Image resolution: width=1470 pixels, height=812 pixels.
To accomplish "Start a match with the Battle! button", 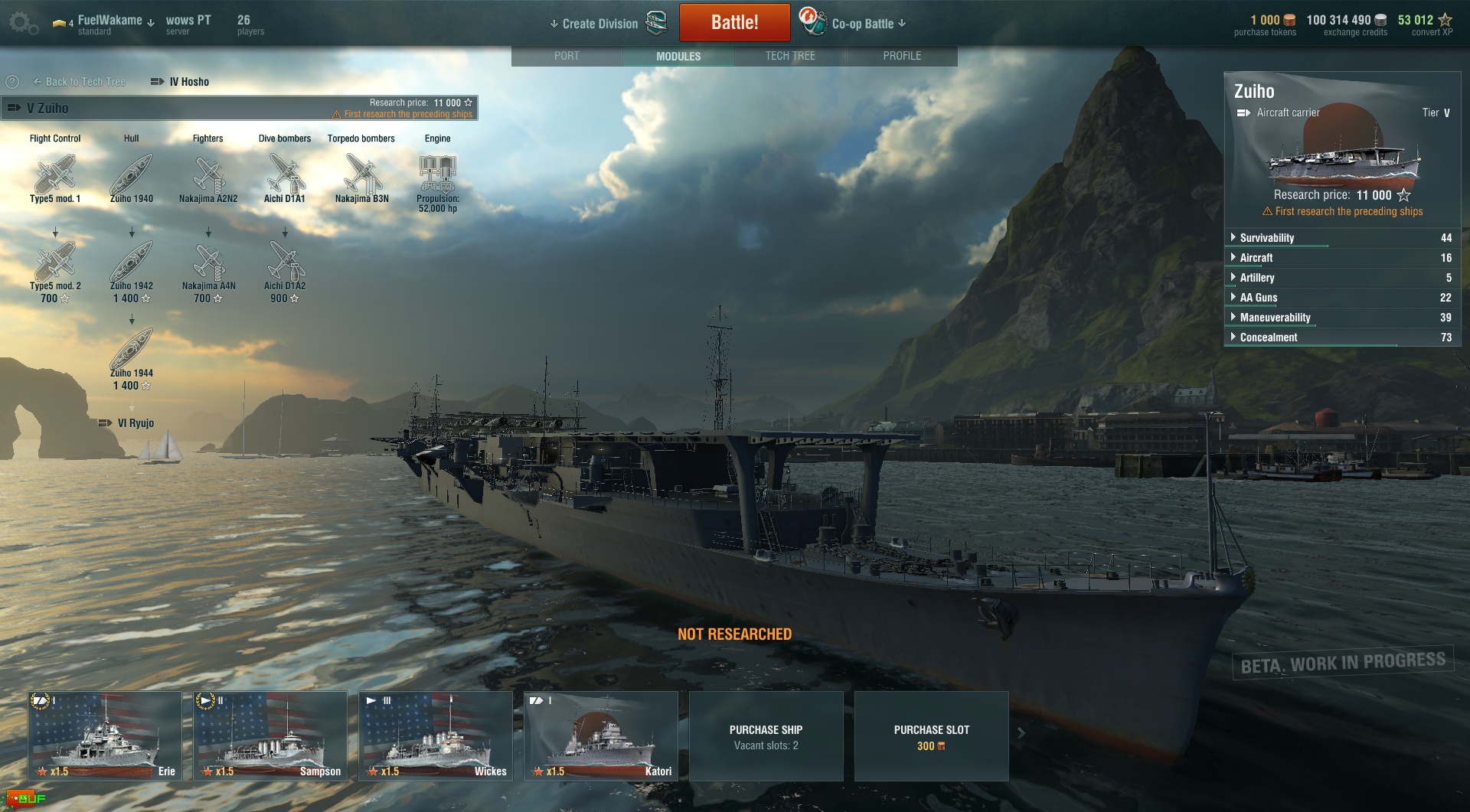I will [734, 22].
